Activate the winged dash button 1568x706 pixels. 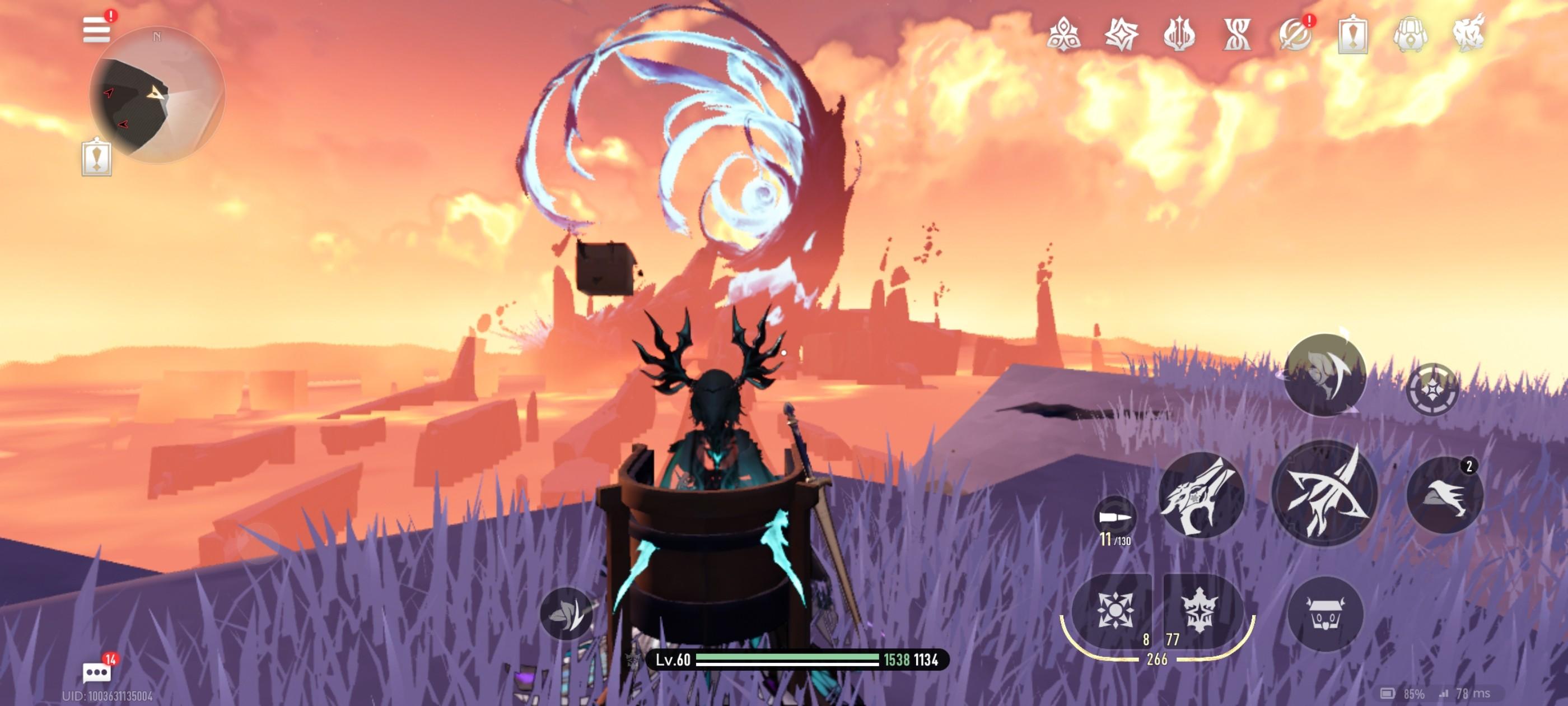pyautogui.click(x=1444, y=495)
